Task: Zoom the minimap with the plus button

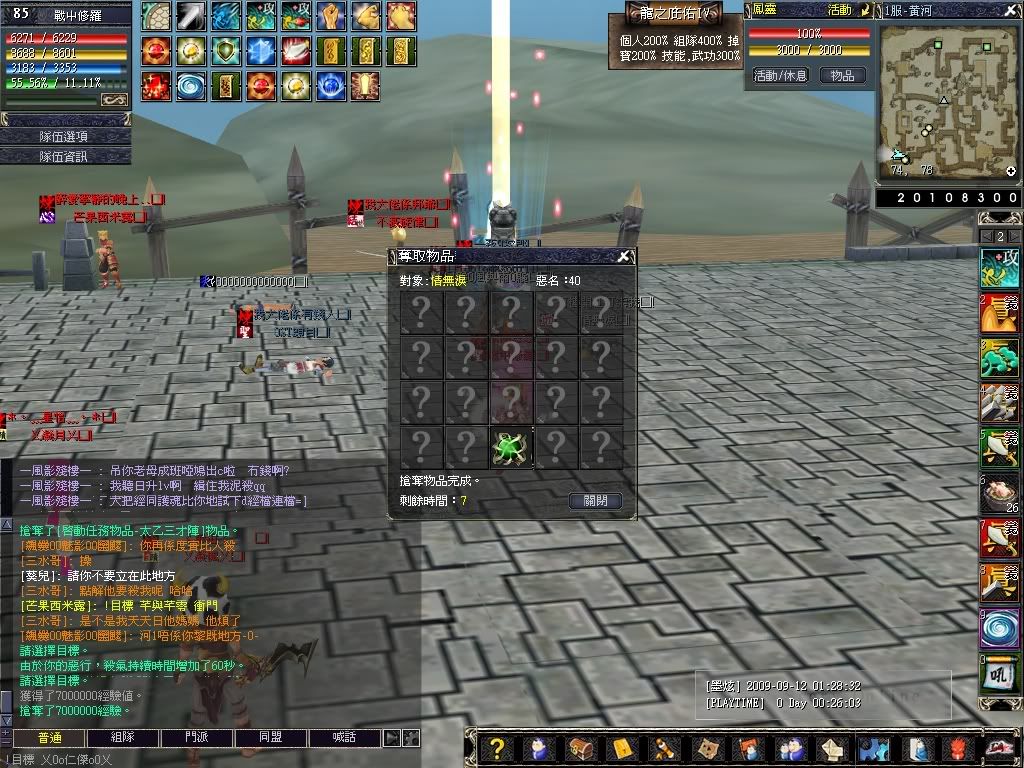Action: [1011, 172]
